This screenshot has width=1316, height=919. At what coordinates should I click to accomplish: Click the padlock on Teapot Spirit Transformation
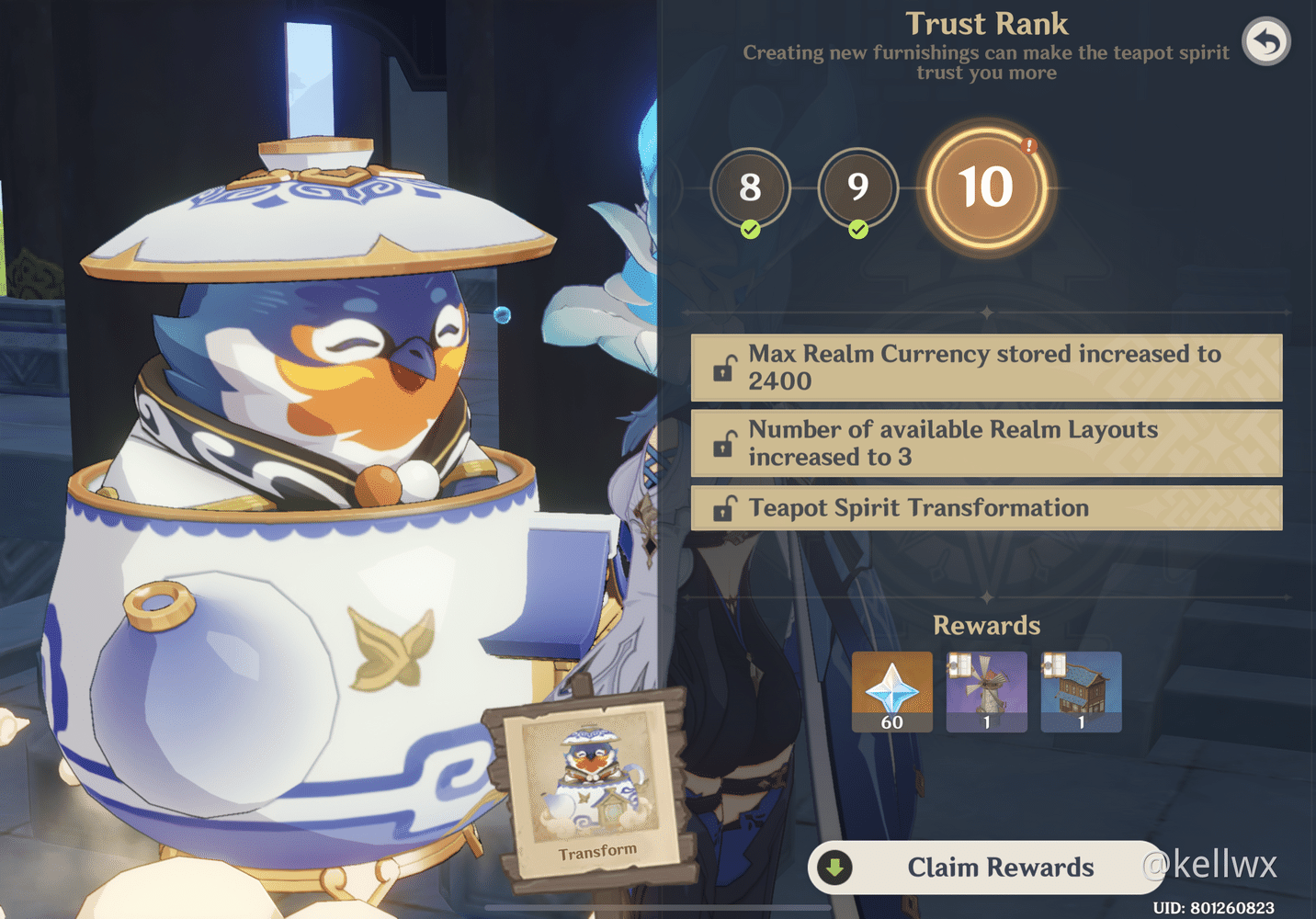coord(725,507)
